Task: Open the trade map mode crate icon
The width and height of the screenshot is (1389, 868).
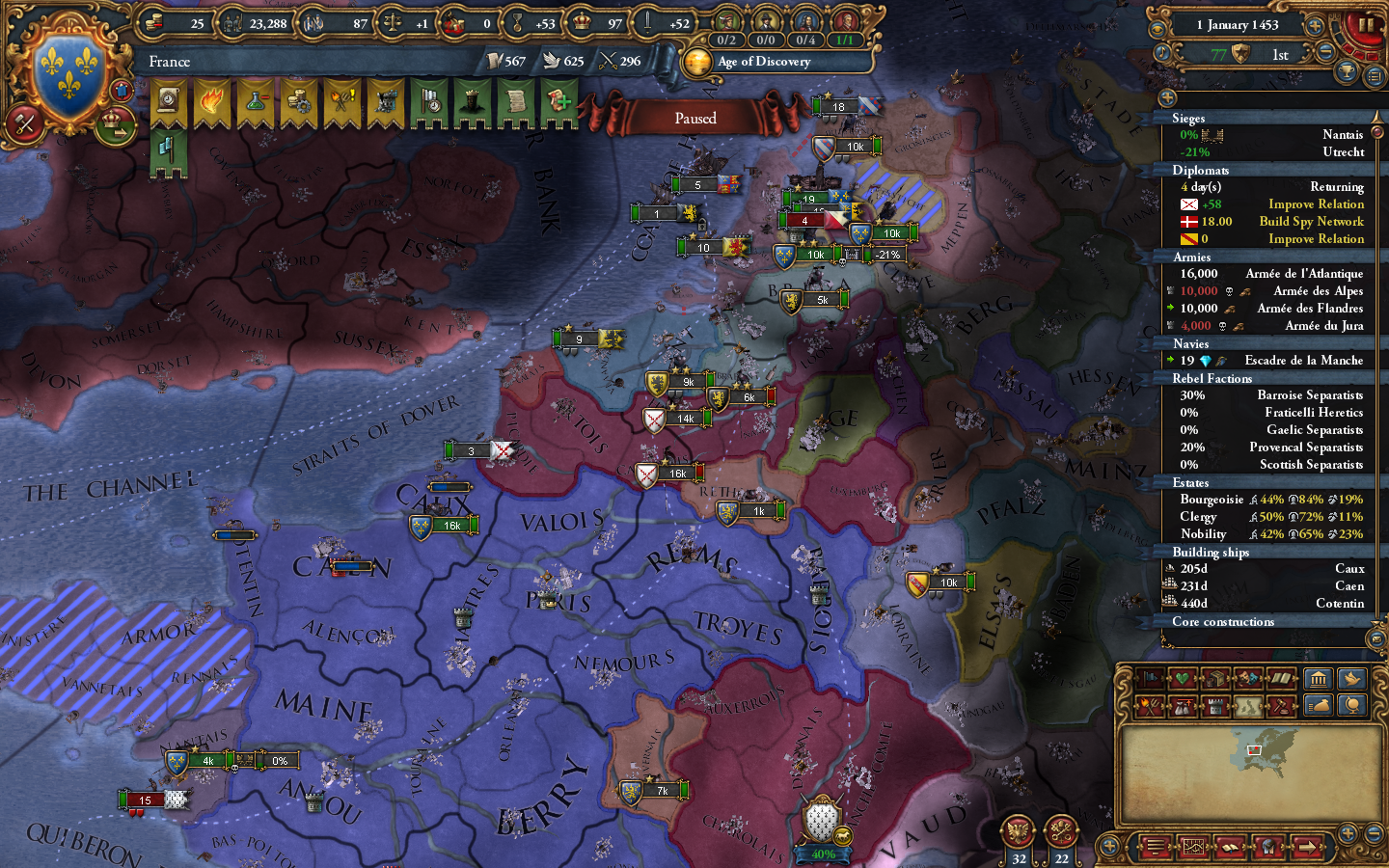Action: (x=1215, y=677)
